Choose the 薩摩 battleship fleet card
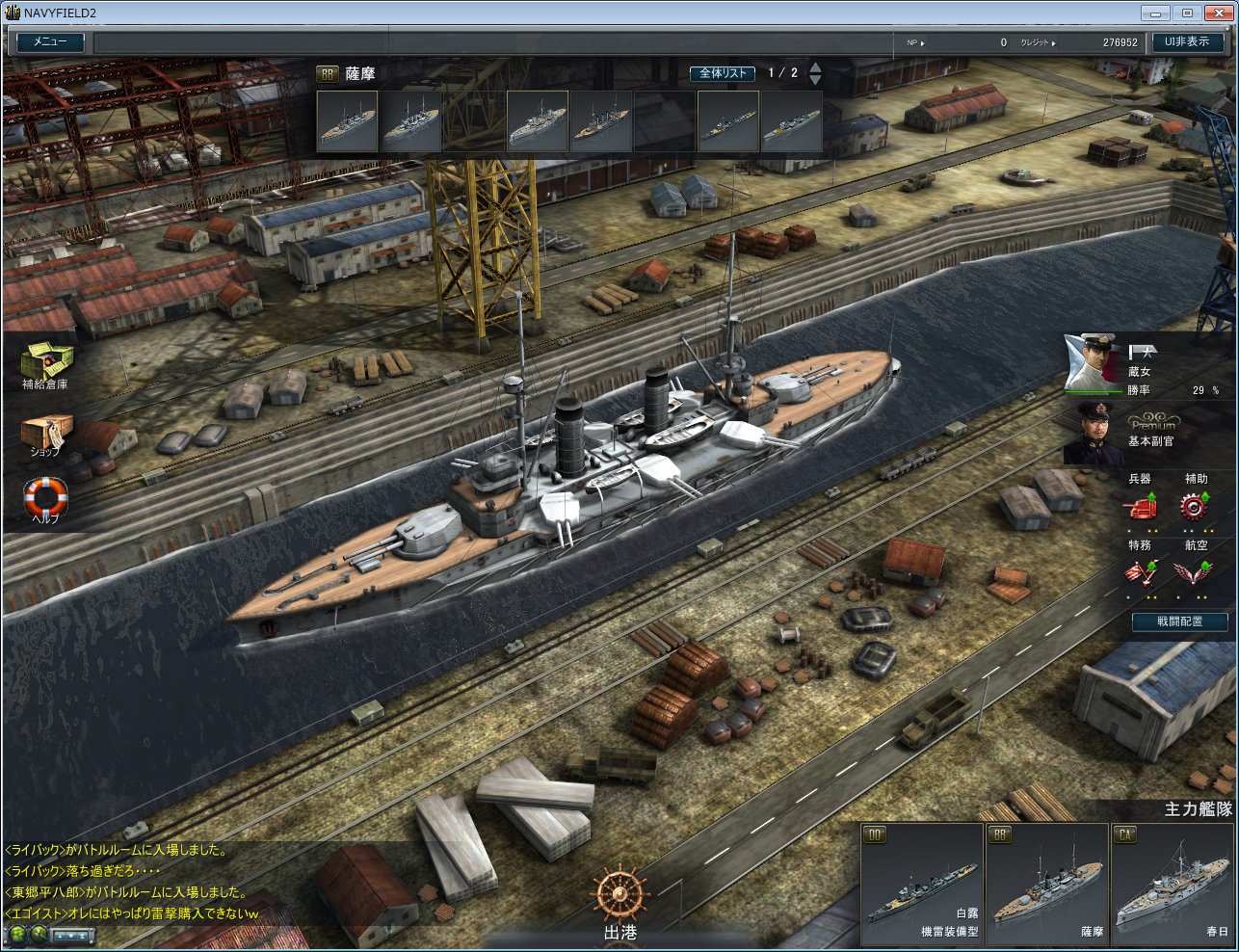Image resolution: width=1239 pixels, height=952 pixels. tap(1047, 885)
